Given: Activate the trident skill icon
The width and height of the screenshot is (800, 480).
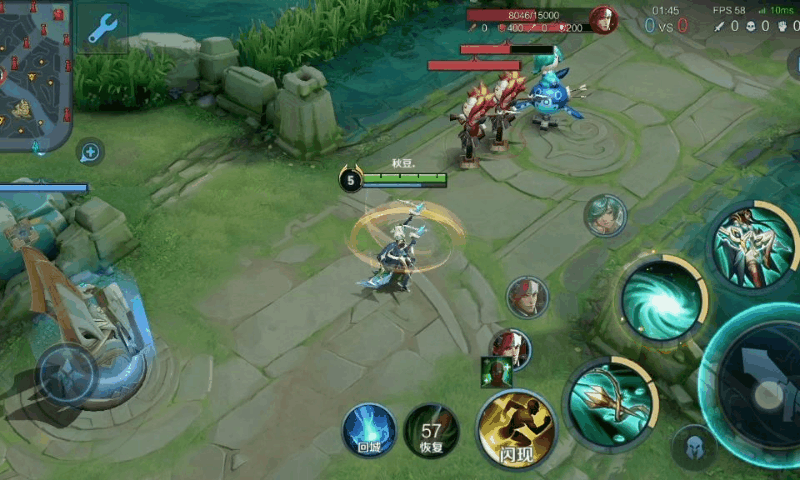Looking at the screenshot, I should pyautogui.click(x=607, y=403).
